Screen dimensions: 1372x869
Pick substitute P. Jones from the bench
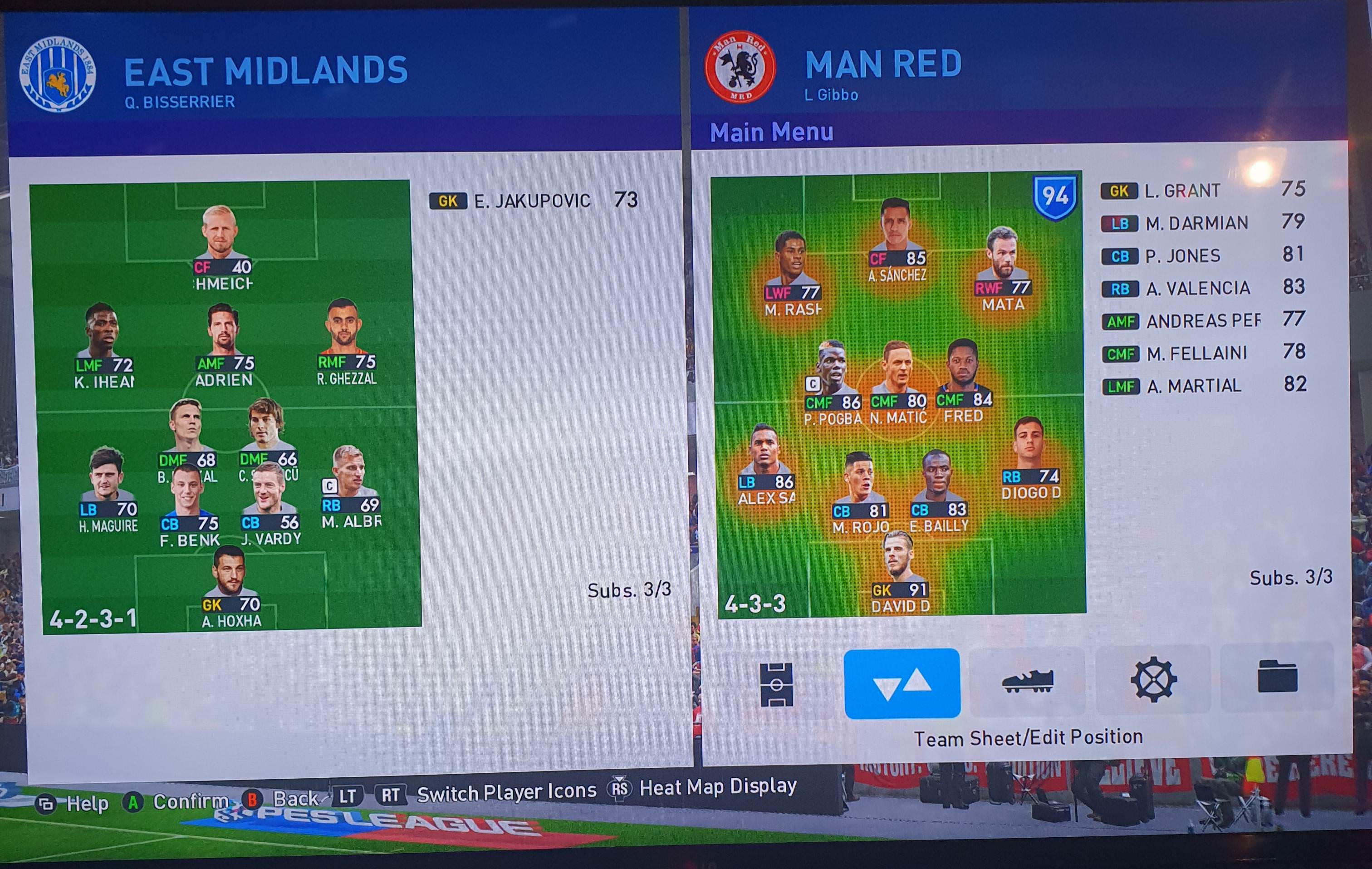point(1202,255)
